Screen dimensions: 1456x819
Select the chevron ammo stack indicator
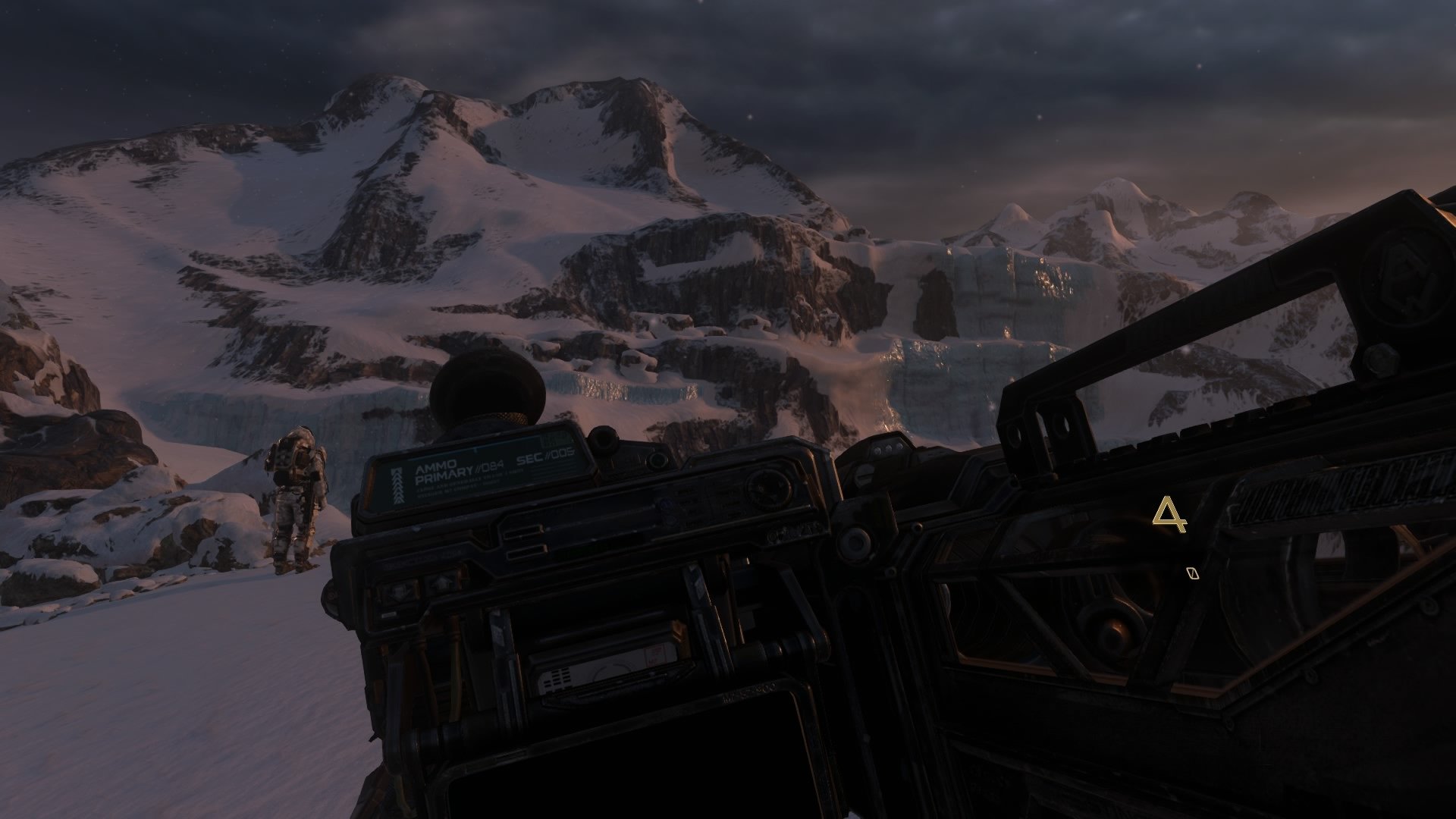point(398,485)
